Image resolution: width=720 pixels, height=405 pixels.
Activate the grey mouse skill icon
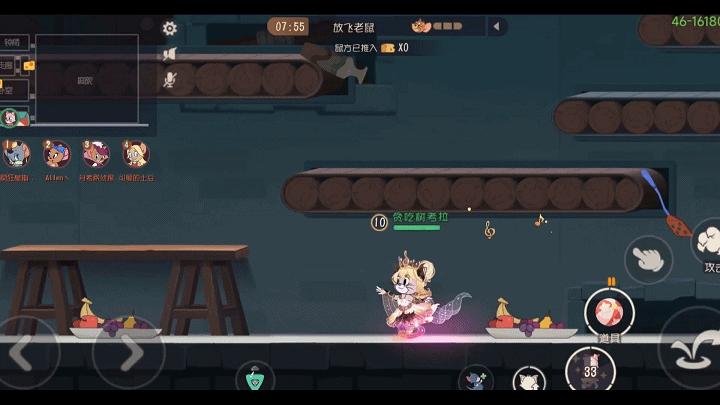[475, 381]
